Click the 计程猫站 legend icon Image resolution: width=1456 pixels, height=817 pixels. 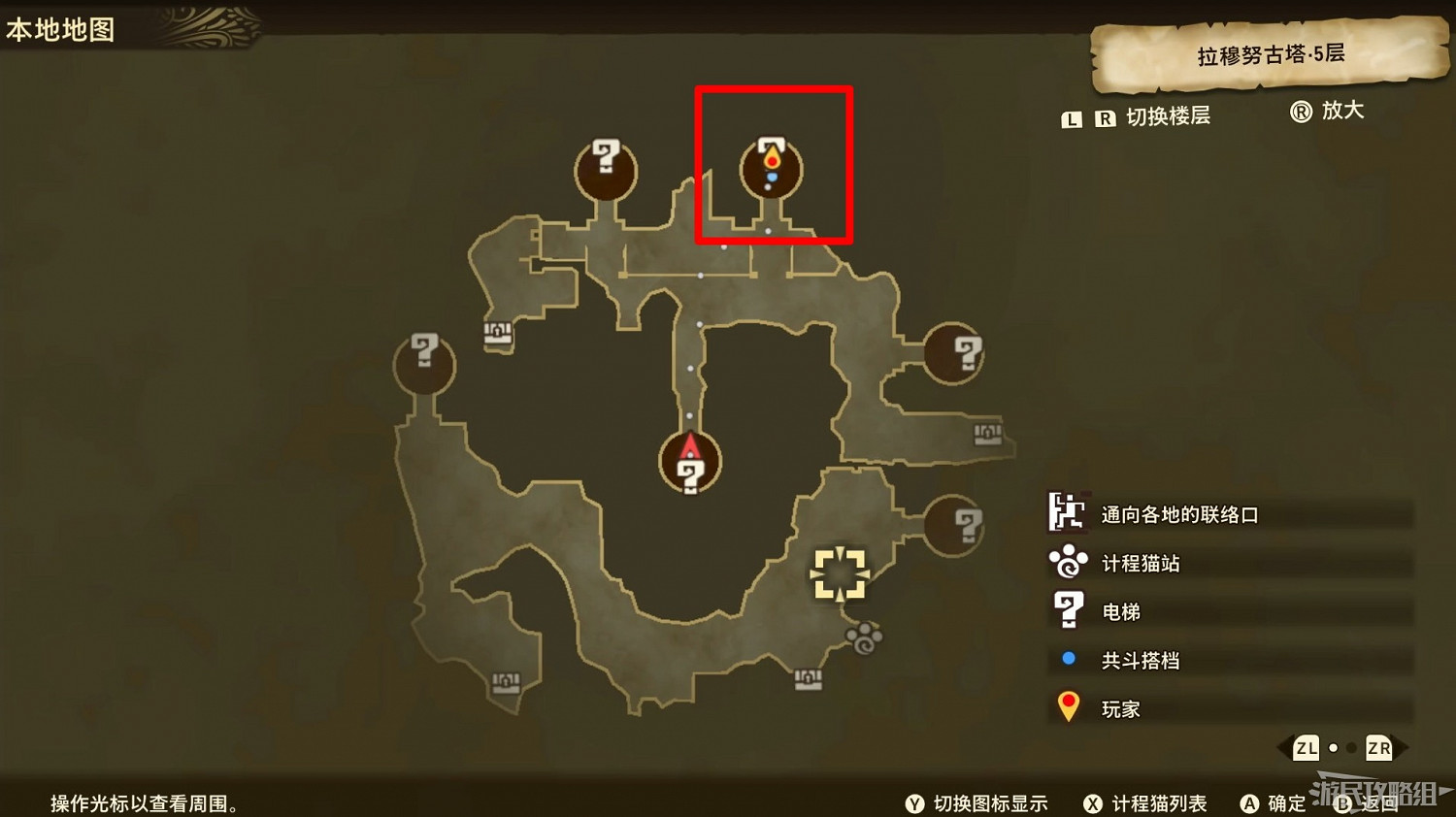[1068, 563]
